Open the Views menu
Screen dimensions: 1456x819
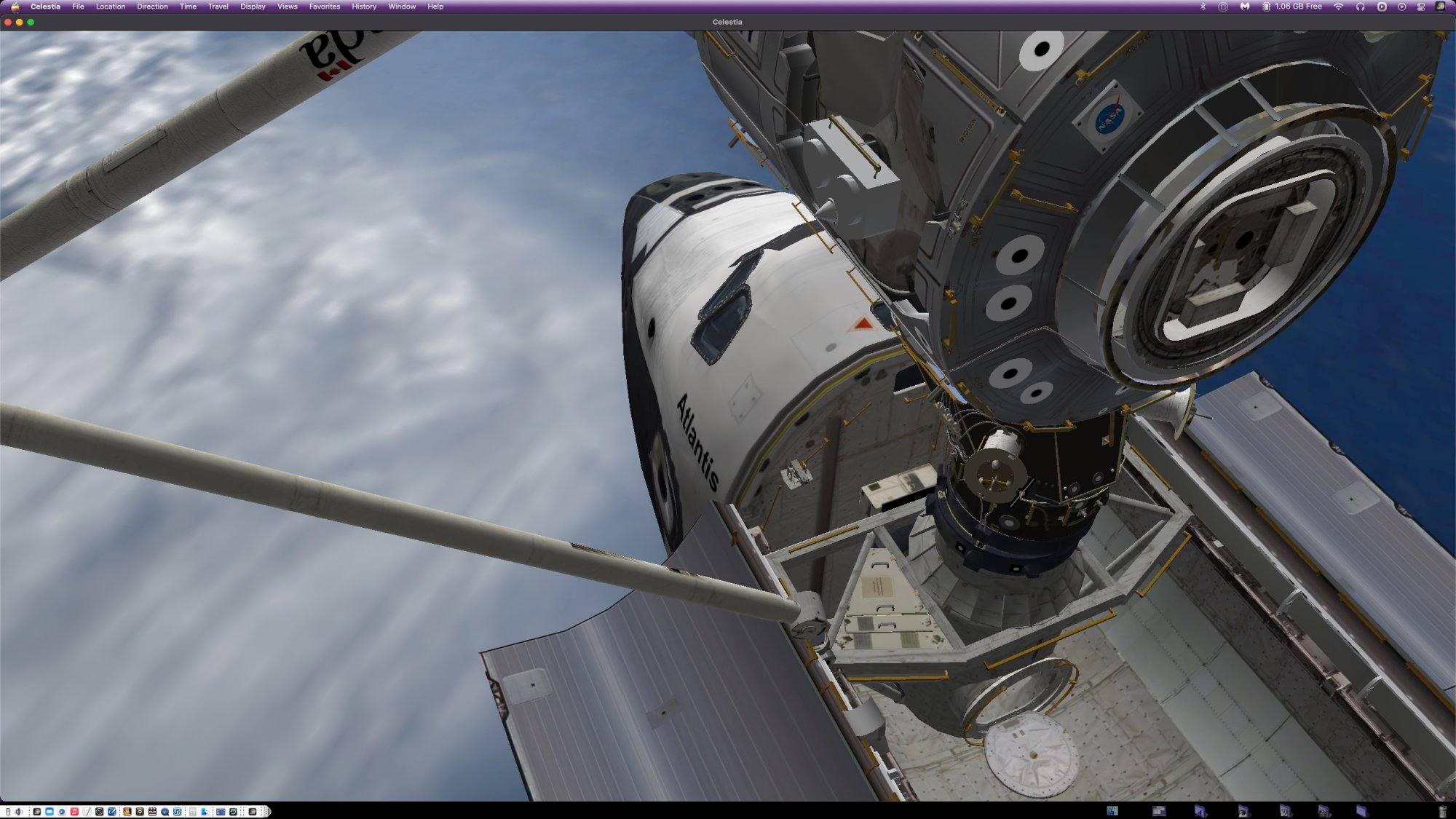coord(288,7)
